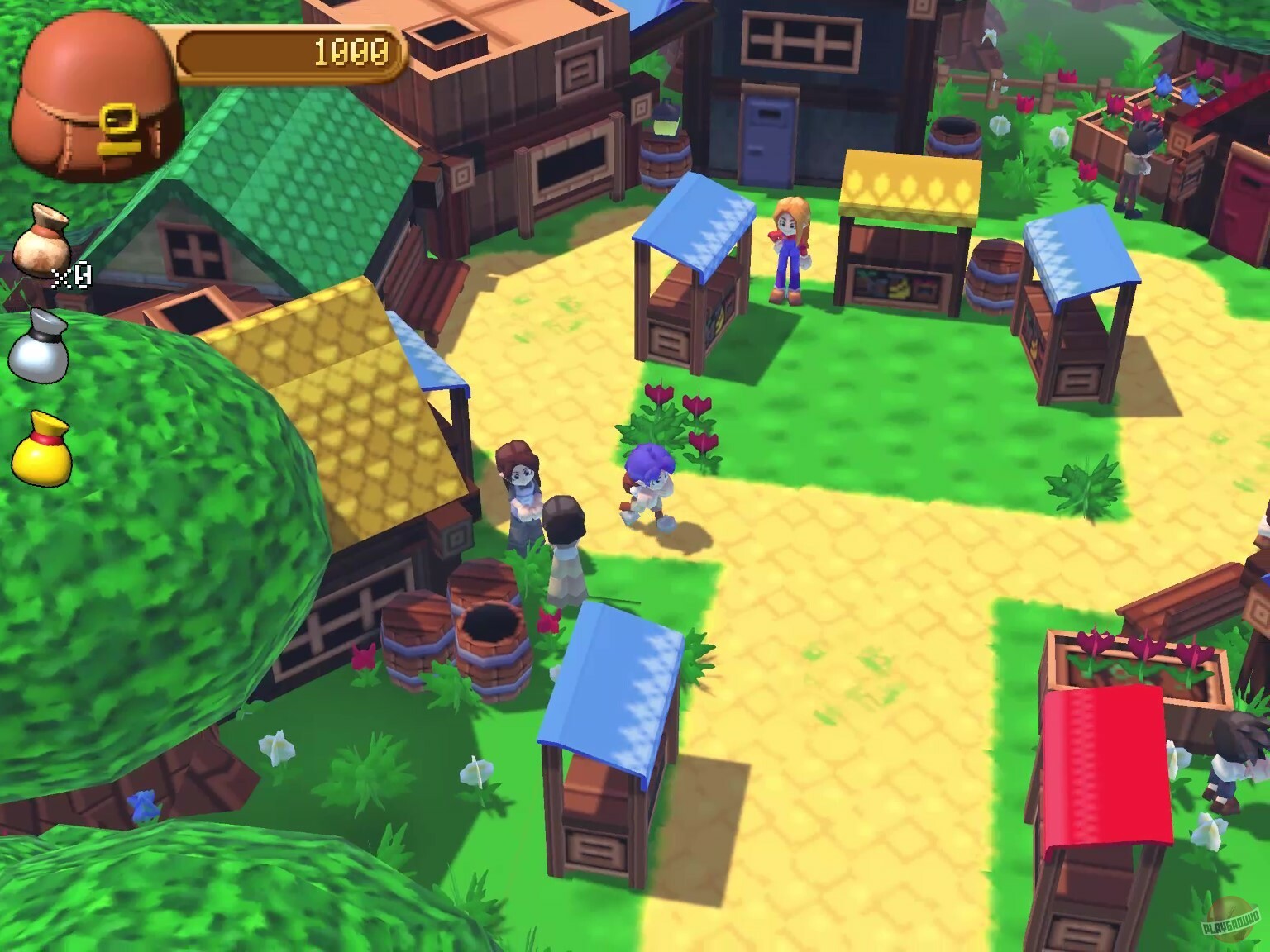Image resolution: width=1270 pixels, height=952 pixels.
Task: Click the tulip planter box on the right
Action: (x=1141, y=653)
